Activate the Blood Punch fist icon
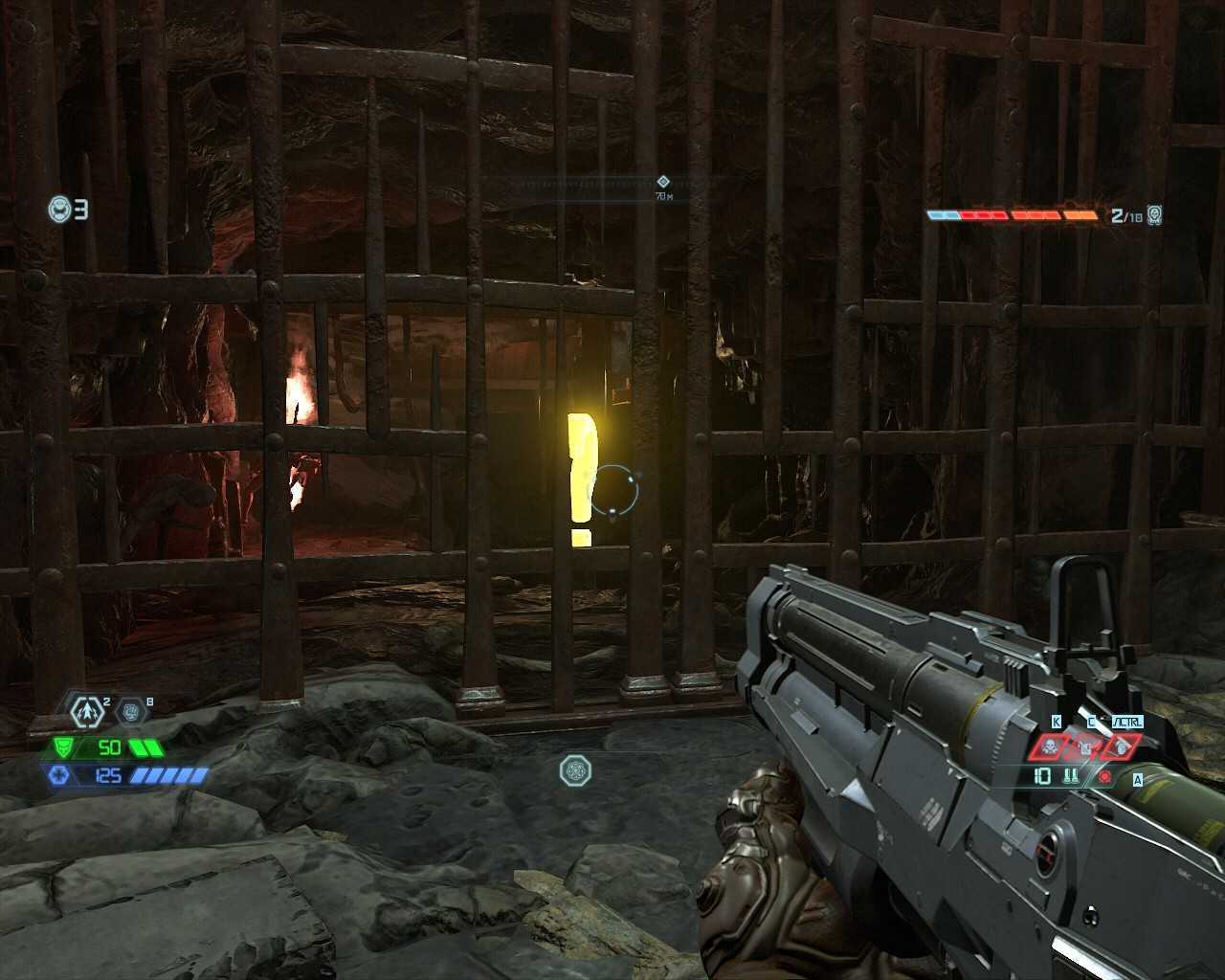The image size is (1225, 980). tap(131, 711)
